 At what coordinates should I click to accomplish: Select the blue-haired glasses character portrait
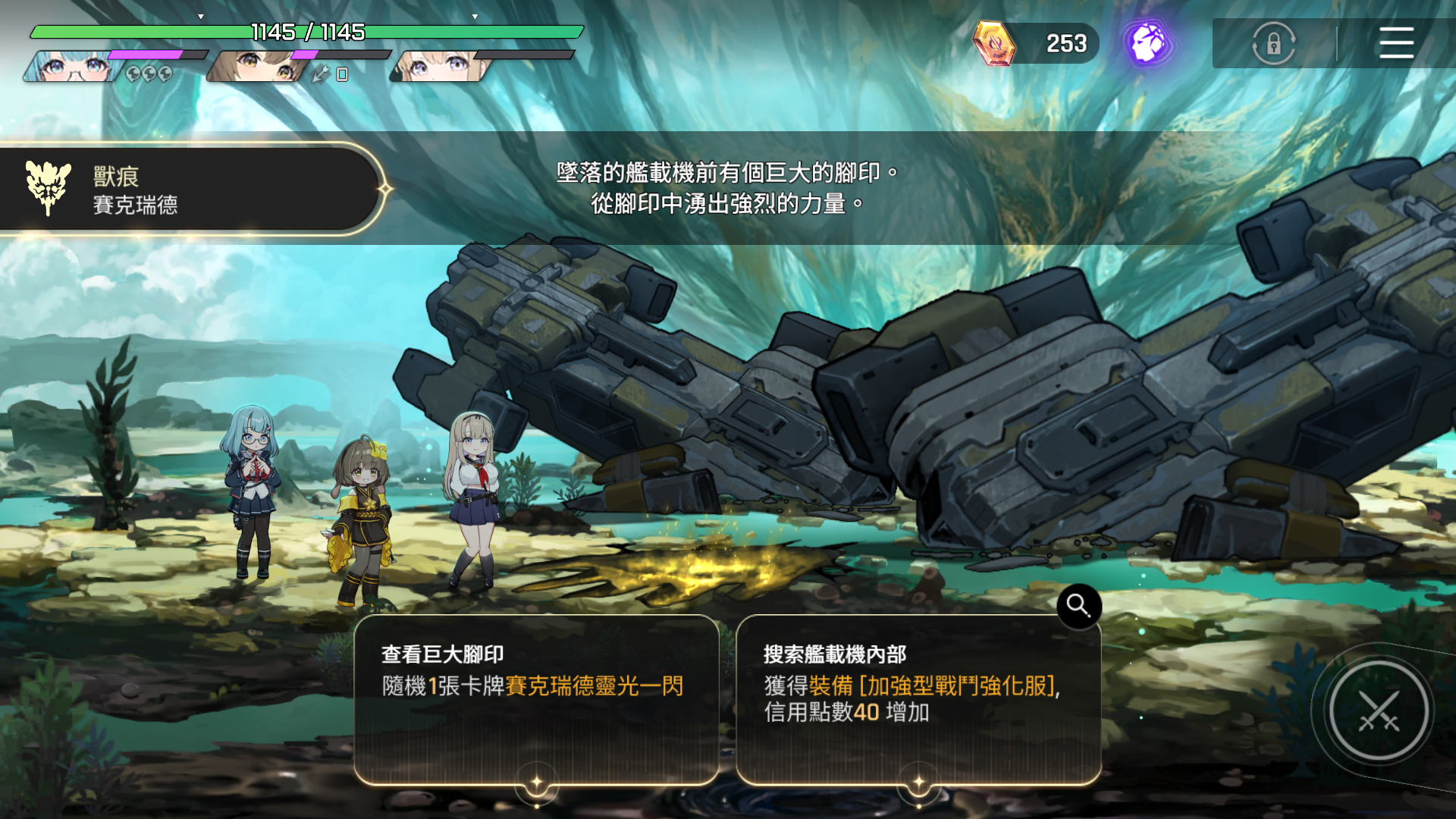(72, 67)
